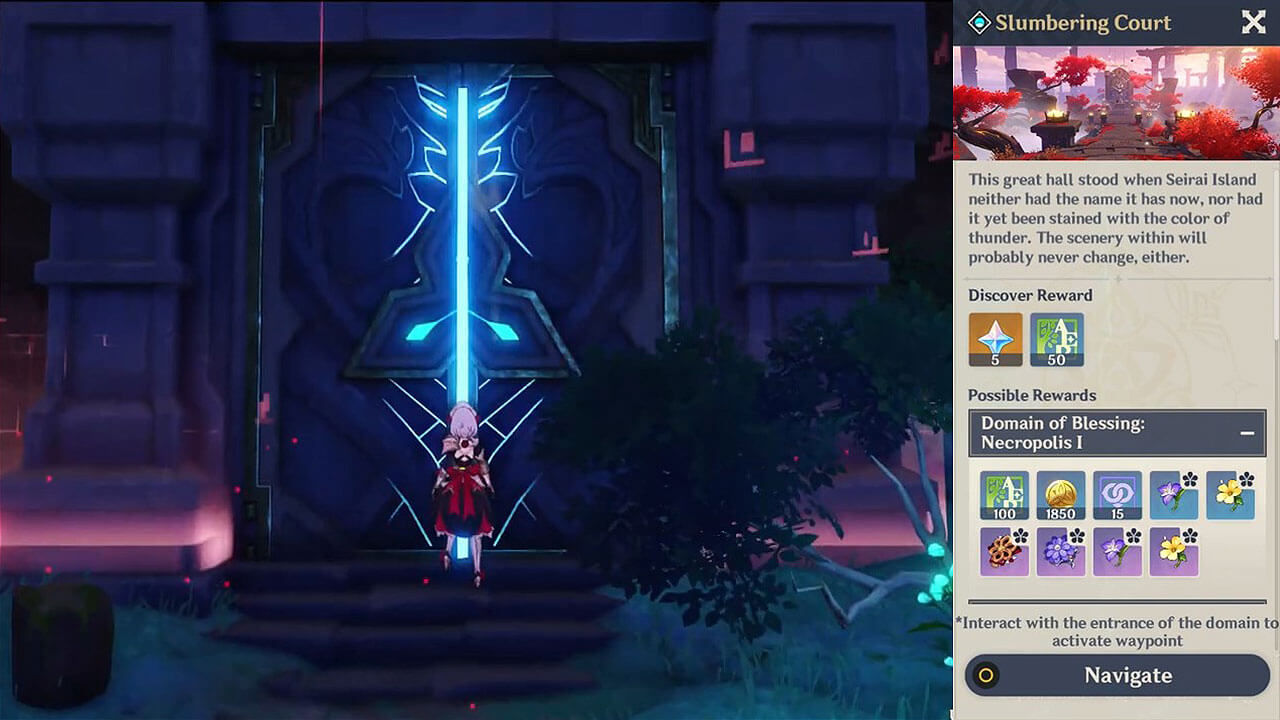Open the Discover Reward section
The image size is (1280, 720).
pyautogui.click(x=1030, y=295)
